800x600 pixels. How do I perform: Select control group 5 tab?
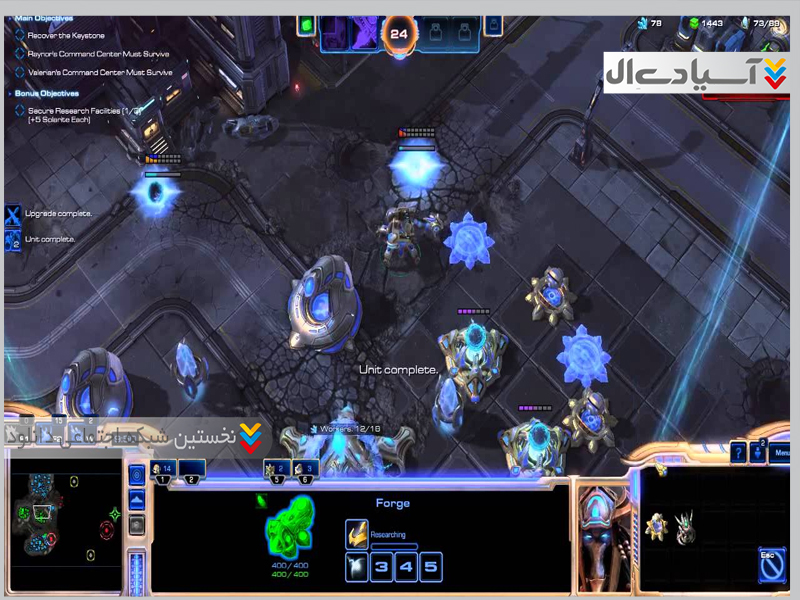(x=275, y=471)
